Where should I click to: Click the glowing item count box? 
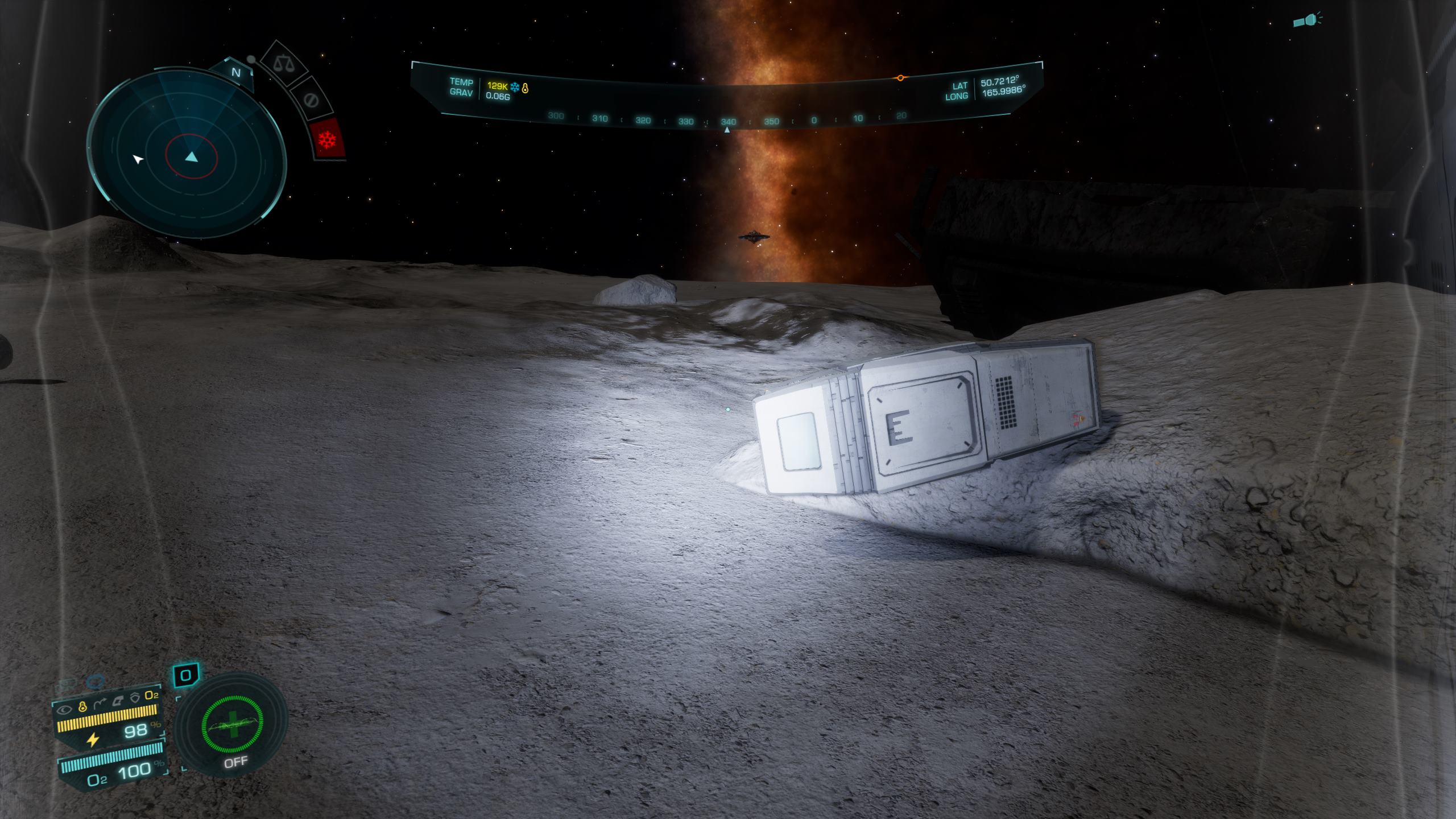pyautogui.click(x=185, y=676)
